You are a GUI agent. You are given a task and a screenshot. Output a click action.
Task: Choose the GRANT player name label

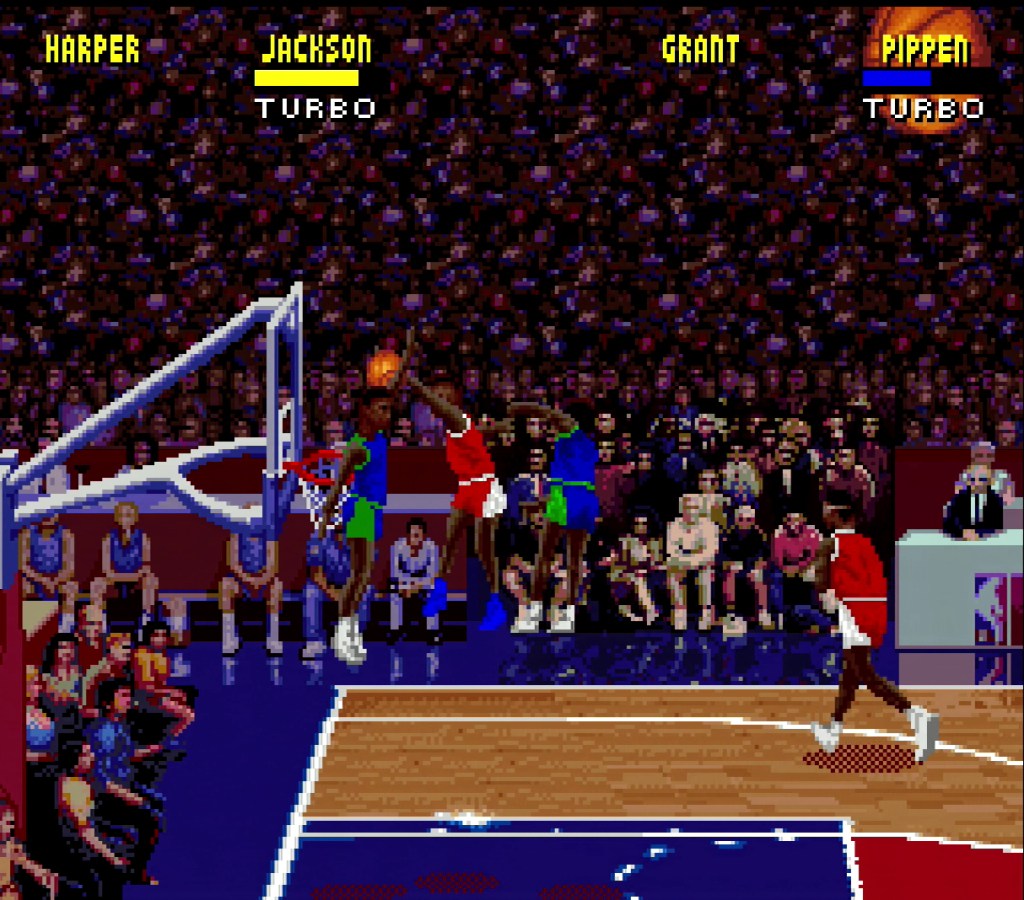point(700,49)
